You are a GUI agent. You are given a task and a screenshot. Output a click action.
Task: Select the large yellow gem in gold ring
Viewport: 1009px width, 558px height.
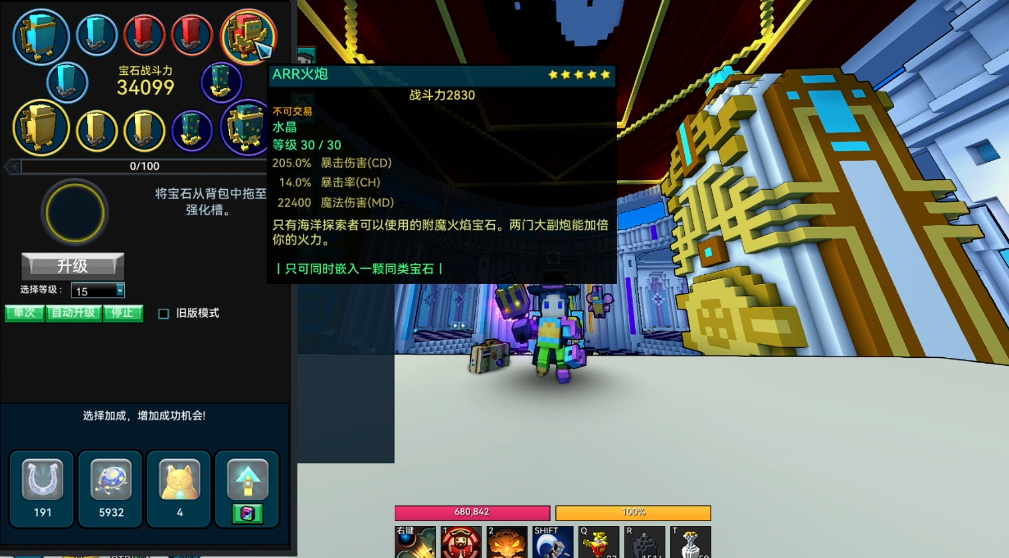[x=41, y=128]
